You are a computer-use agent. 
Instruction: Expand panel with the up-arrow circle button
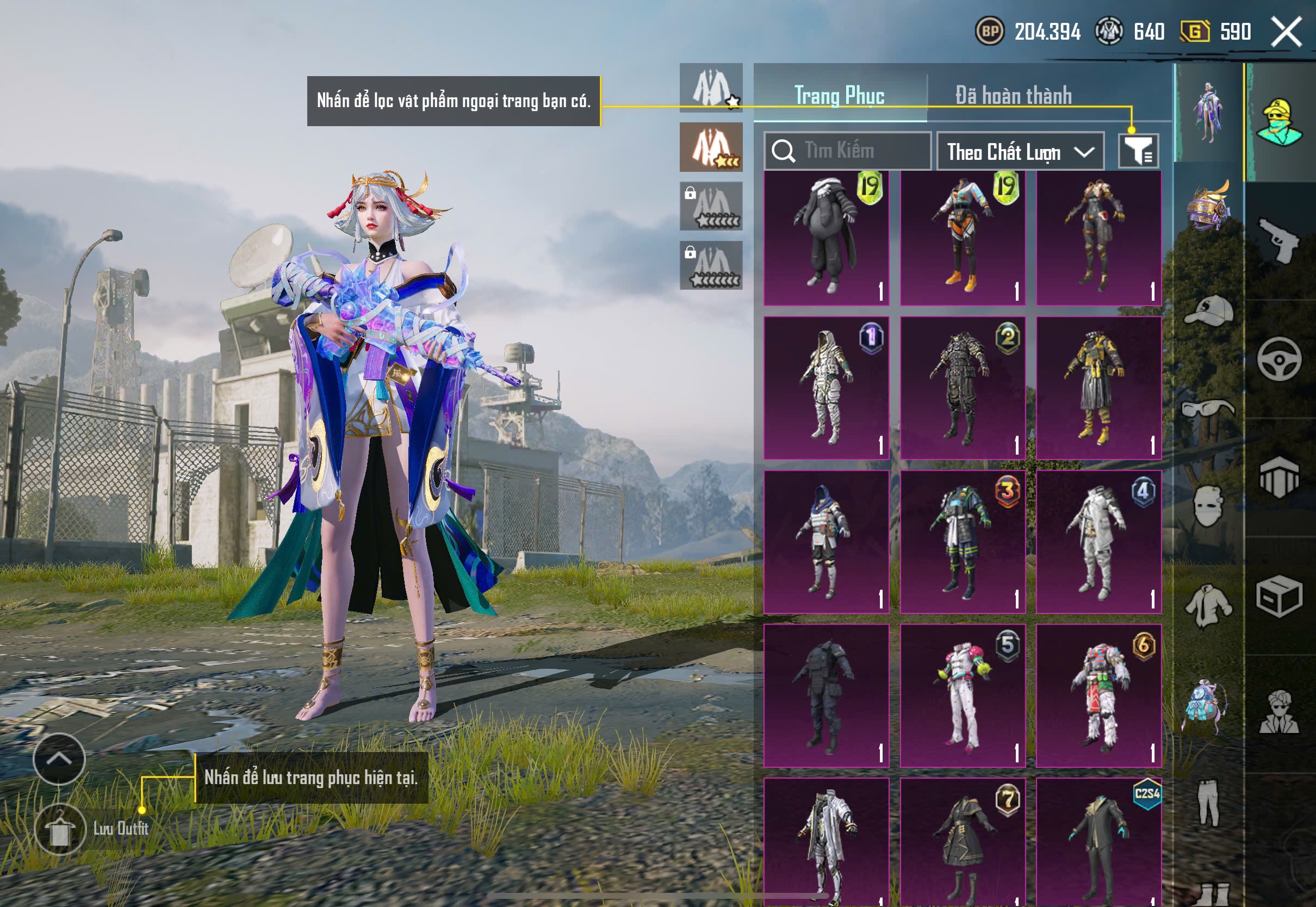pos(59,759)
